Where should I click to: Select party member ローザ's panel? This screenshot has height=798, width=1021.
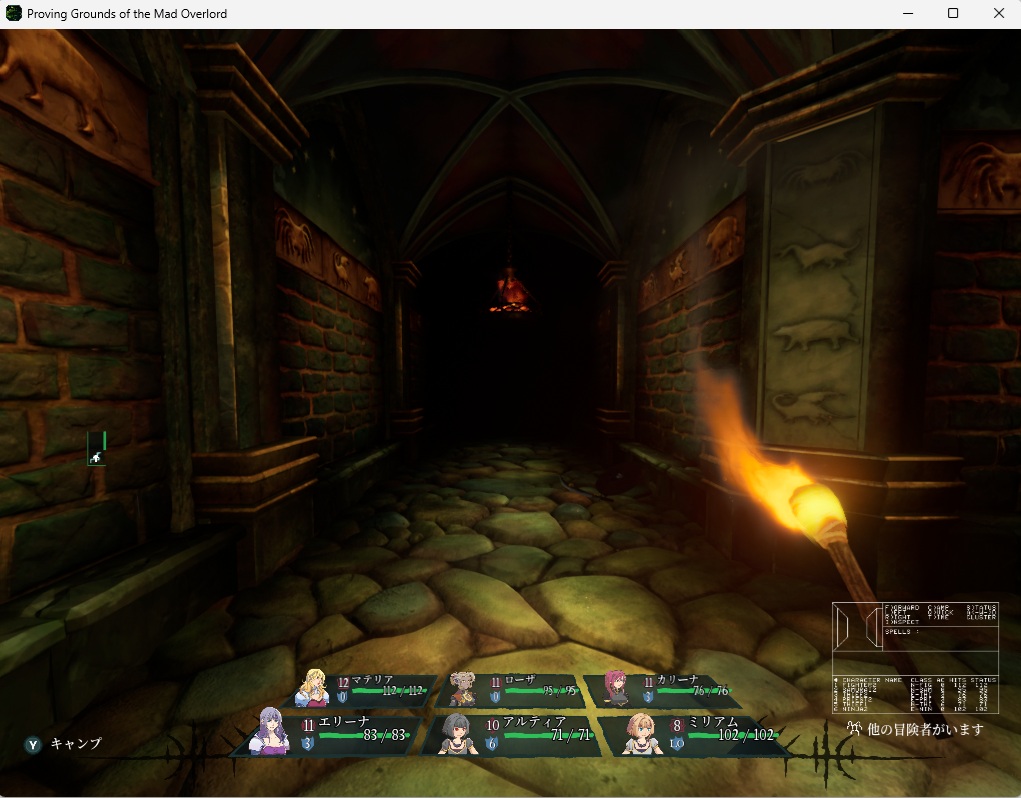[511, 690]
